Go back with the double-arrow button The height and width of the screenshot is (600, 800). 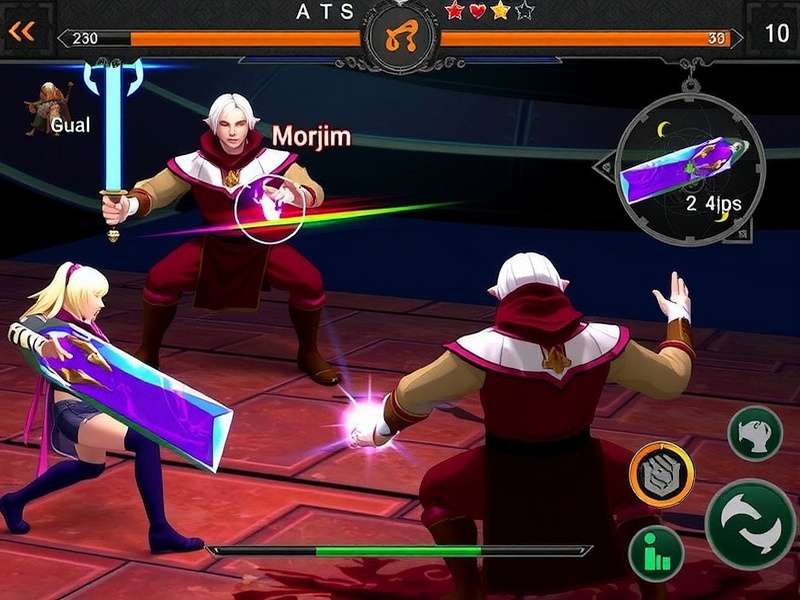coord(21,32)
